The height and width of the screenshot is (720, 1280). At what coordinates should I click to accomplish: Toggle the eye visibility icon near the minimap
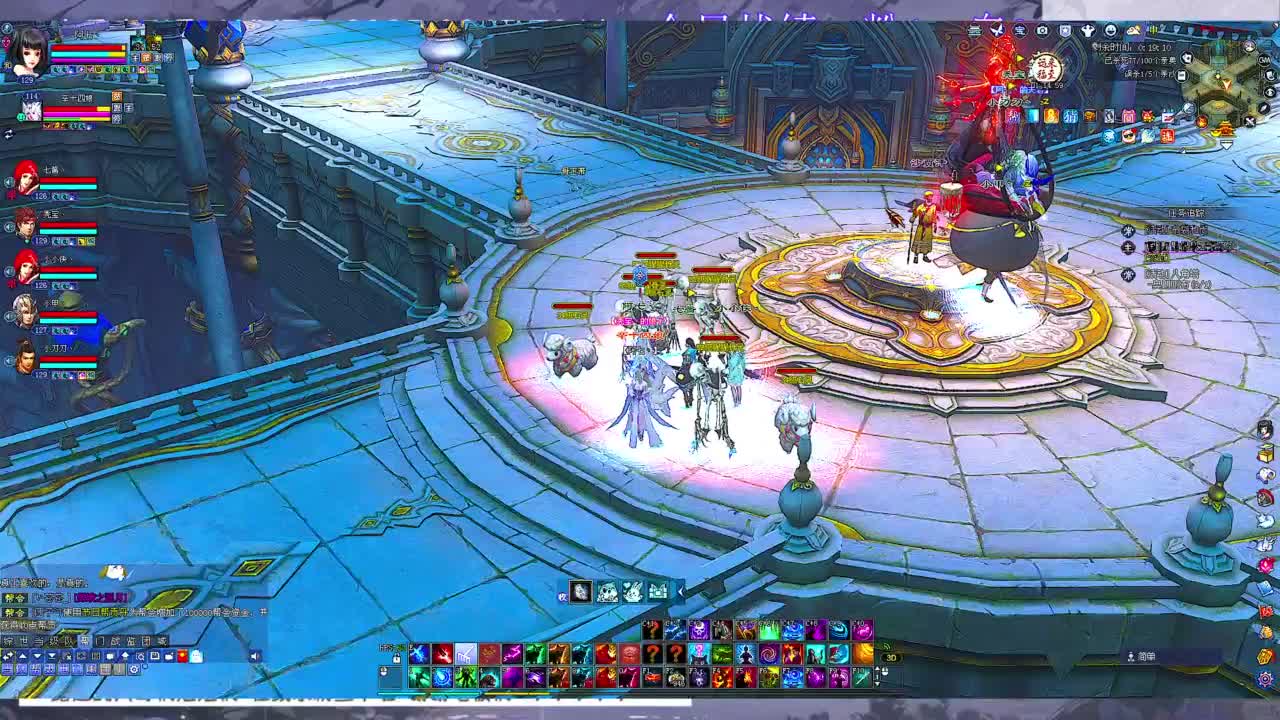pyautogui.click(x=1270, y=91)
